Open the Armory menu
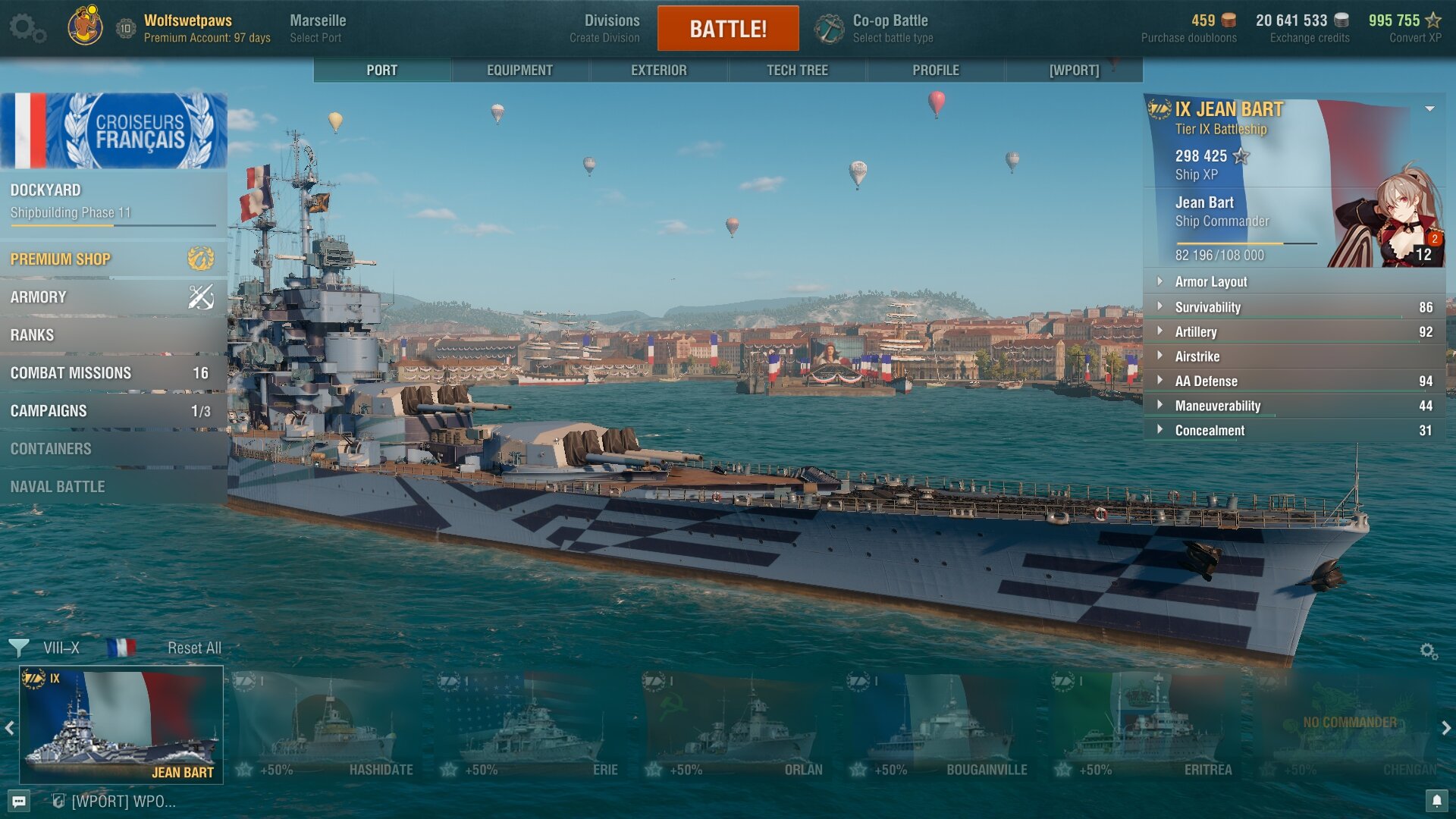Screen dimensions: 1456x819 [112, 297]
